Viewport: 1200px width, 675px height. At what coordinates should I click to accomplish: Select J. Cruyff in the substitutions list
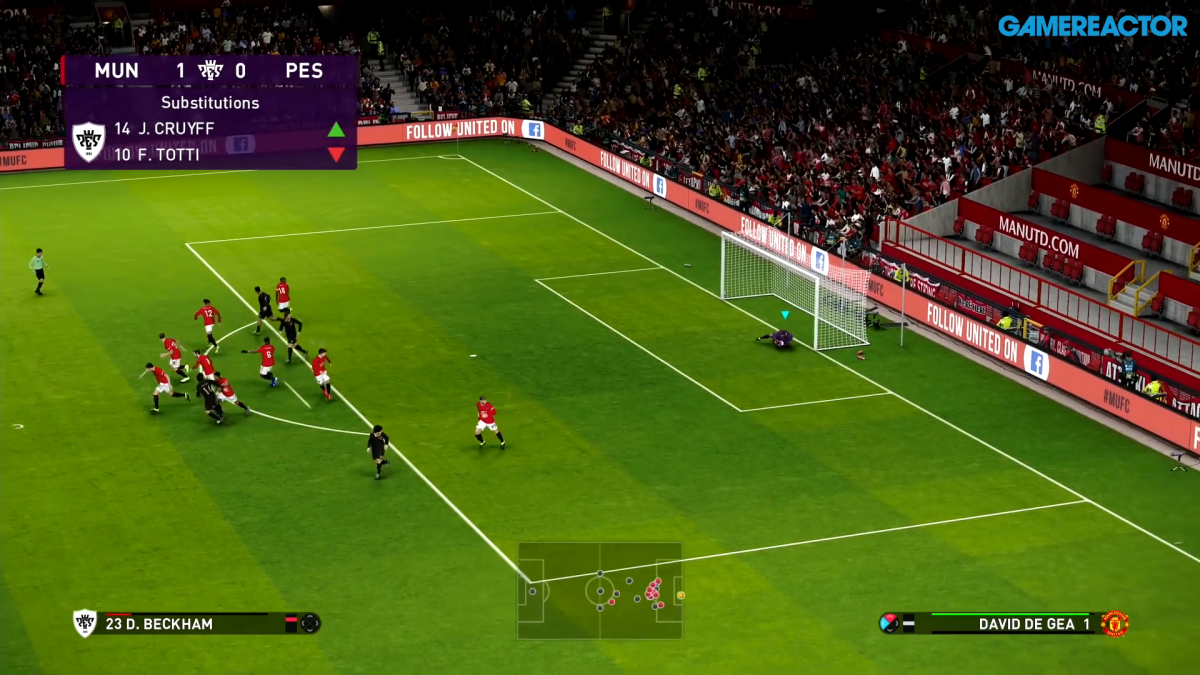click(177, 129)
